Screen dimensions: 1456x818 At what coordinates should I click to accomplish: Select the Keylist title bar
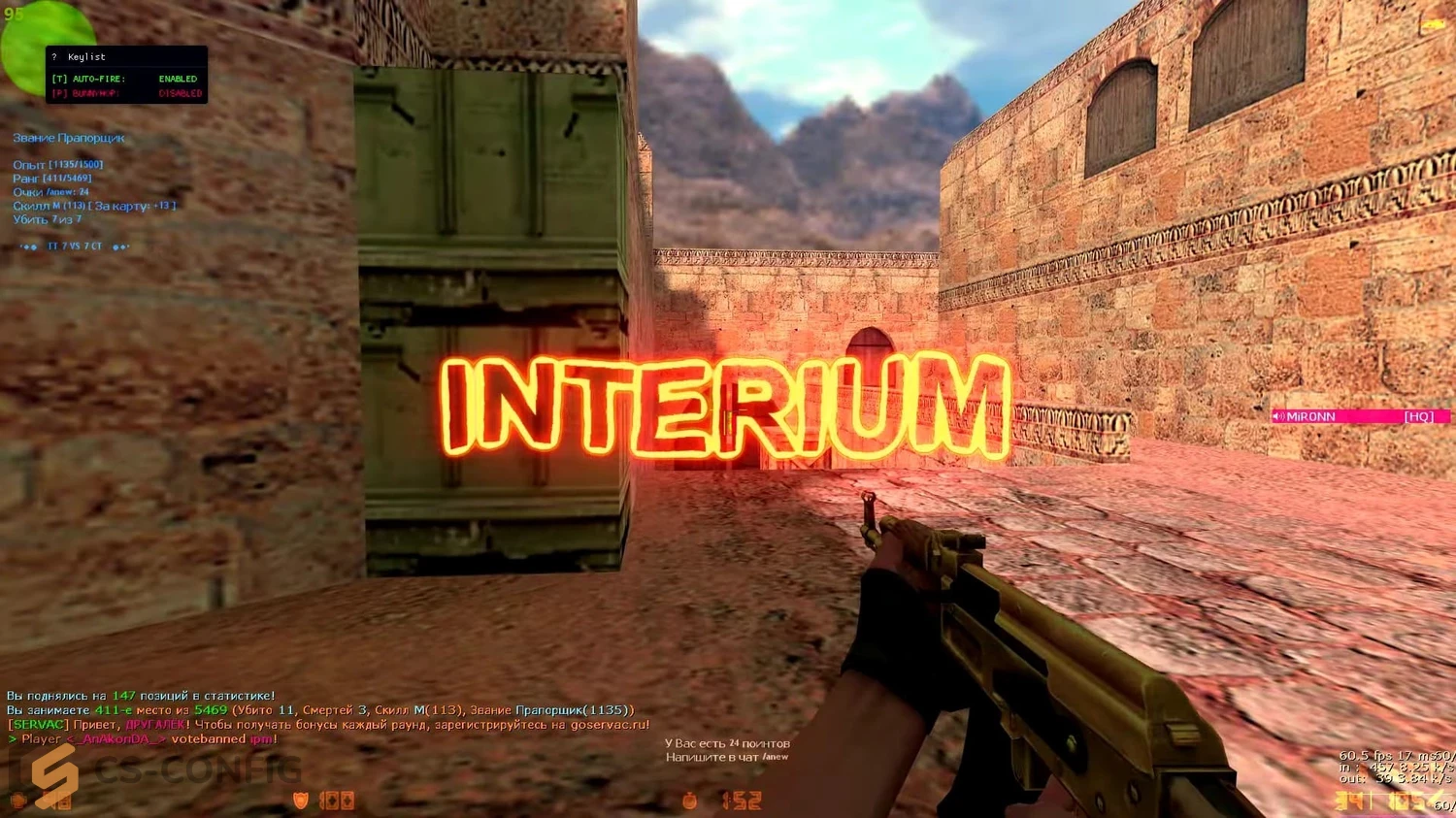pyautogui.click(x=86, y=57)
